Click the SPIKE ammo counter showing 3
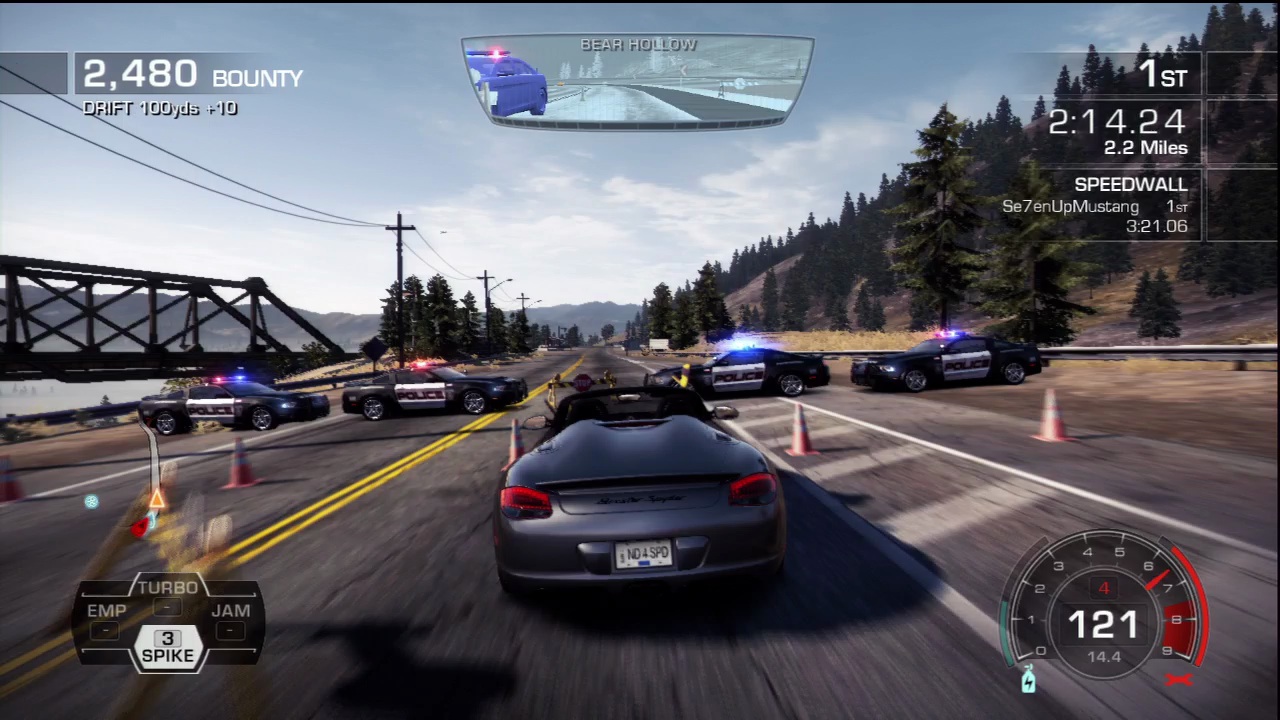Image resolution: width=1280 pixels, height=720 pixels. (167, 637)
